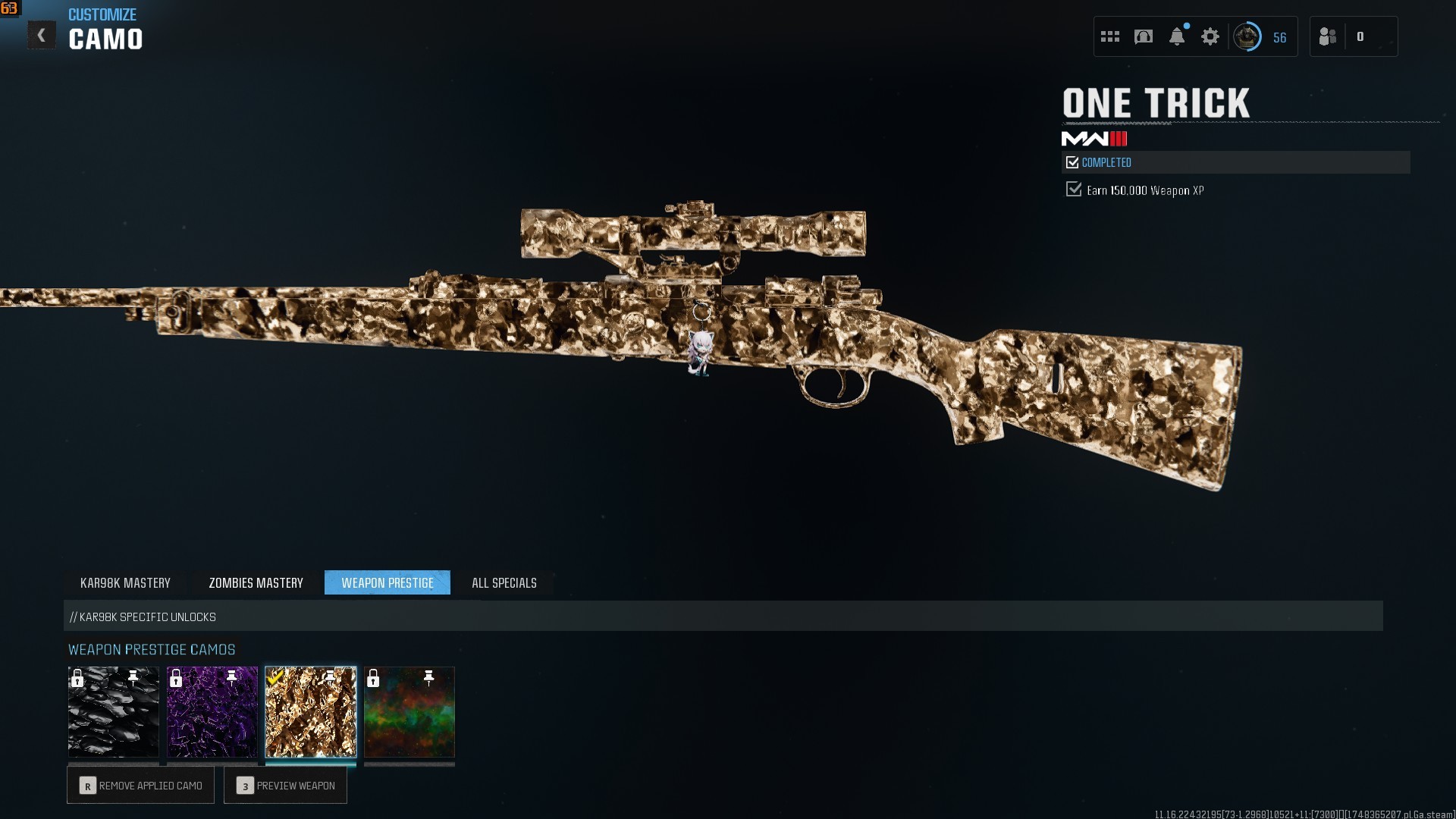Viewport: 1456px width, 819px height.
Task: Go back using the arrow button
Action: coord(42,36)
